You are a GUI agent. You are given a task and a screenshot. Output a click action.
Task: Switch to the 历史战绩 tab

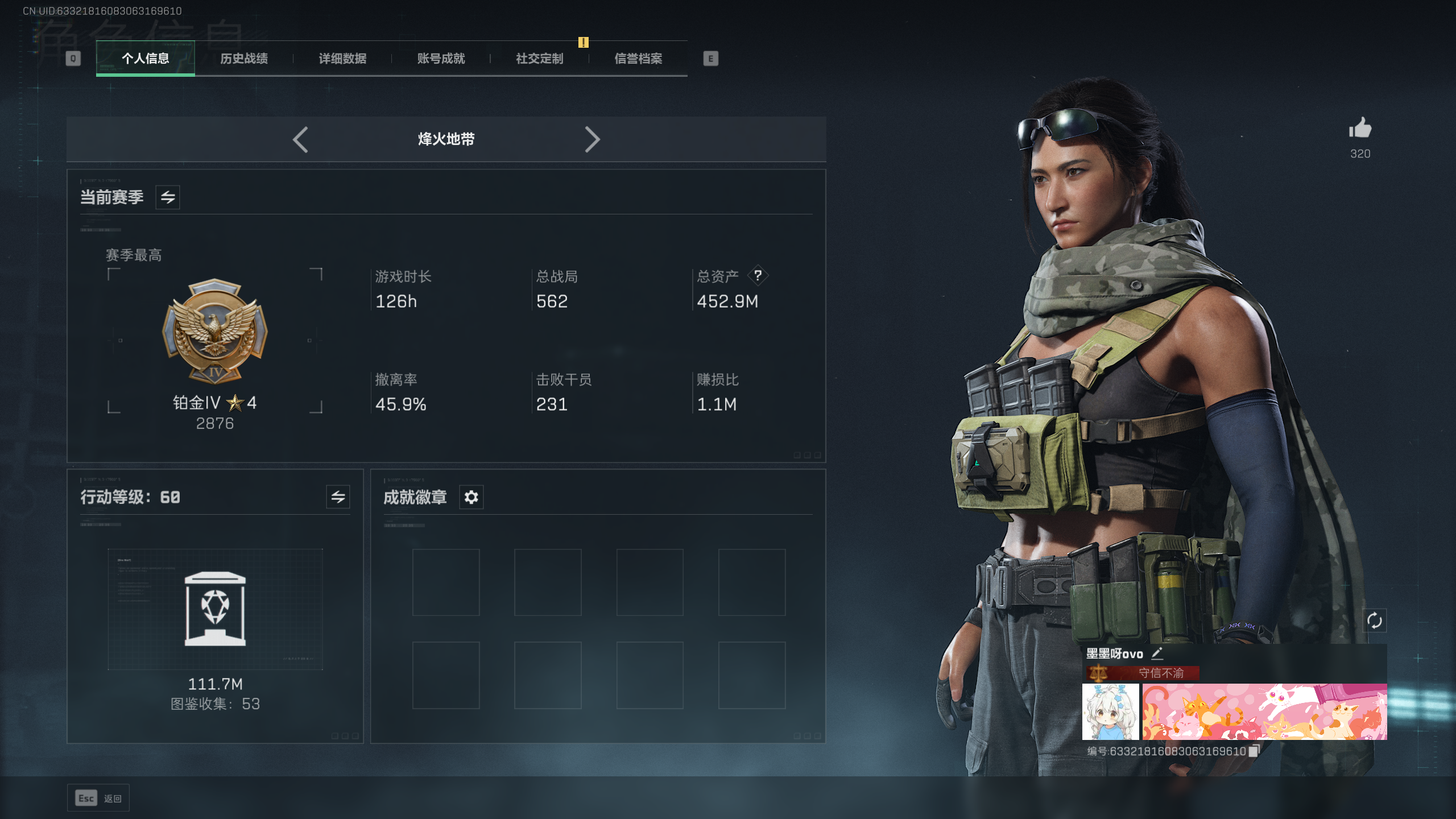pyautogui.click(x=245, y=59)
